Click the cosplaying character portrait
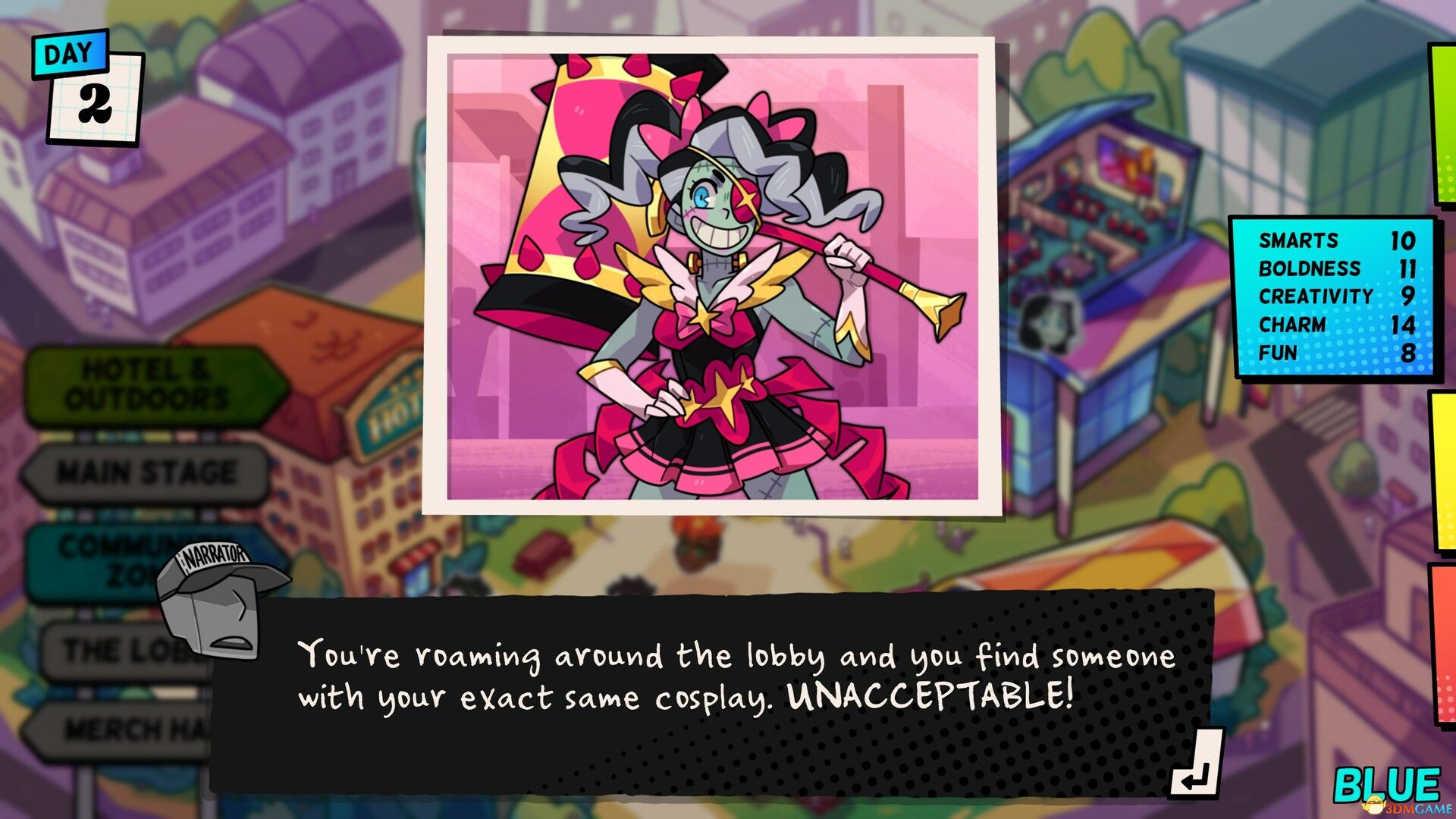Viewport: 1456px width, 819px height. [x=720, y=281]
